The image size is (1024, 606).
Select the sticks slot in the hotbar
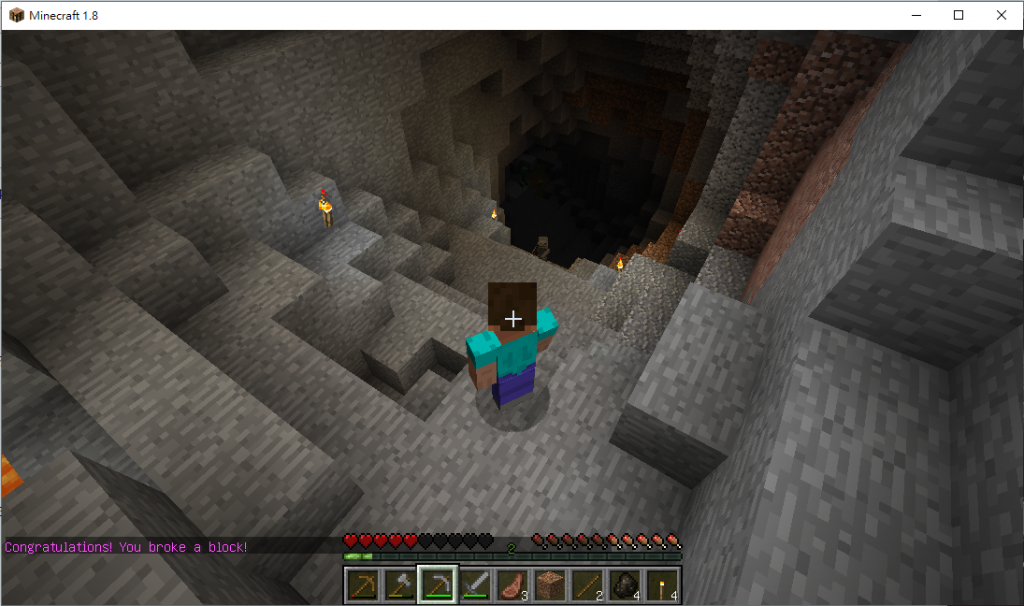click(x=588, y=585)
